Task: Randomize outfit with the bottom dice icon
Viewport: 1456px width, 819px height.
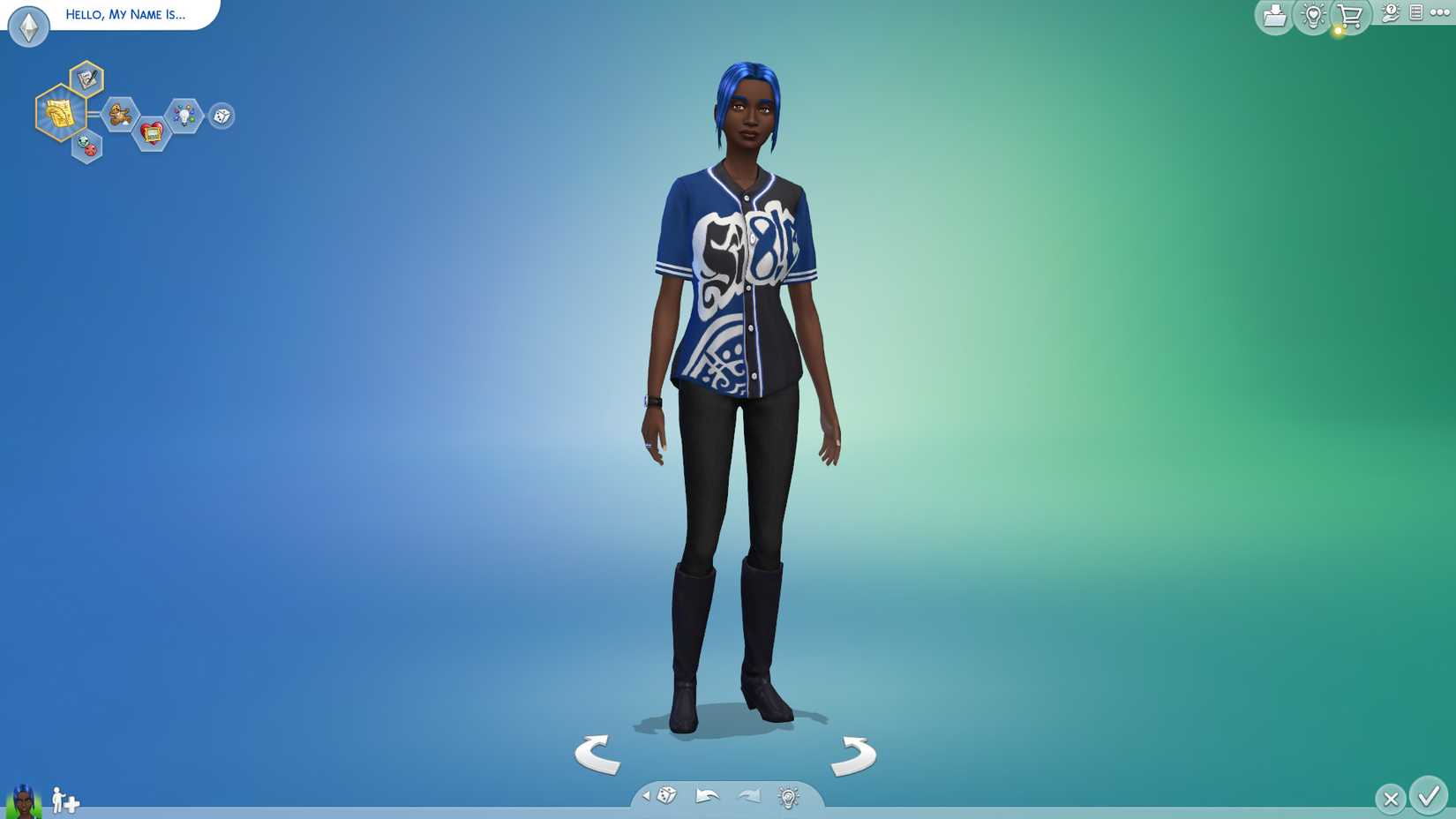Action: pyautogui.click(x=666, y=796)
